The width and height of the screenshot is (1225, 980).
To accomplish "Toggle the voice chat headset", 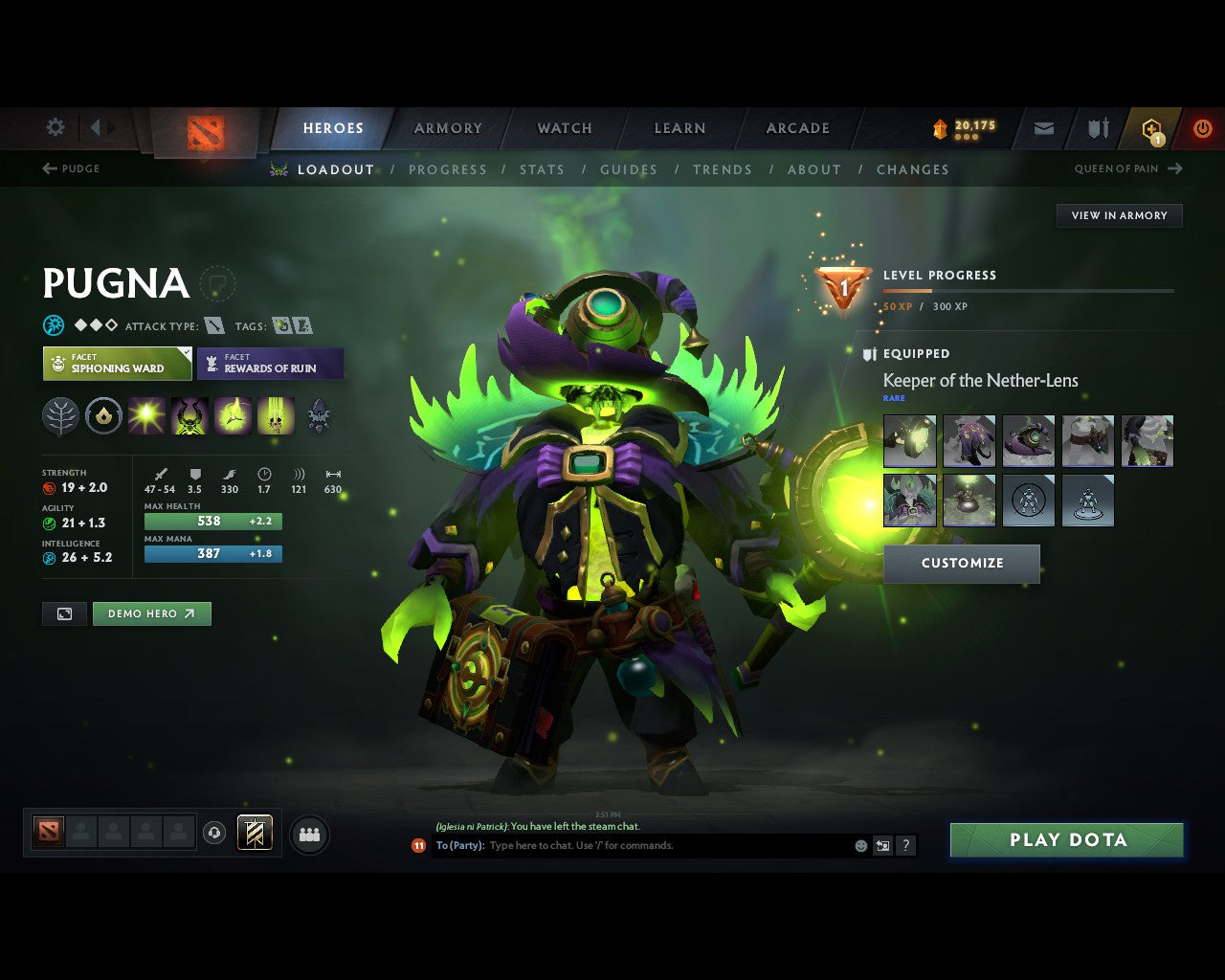I will pyautogui.click(x=215, y=833).
